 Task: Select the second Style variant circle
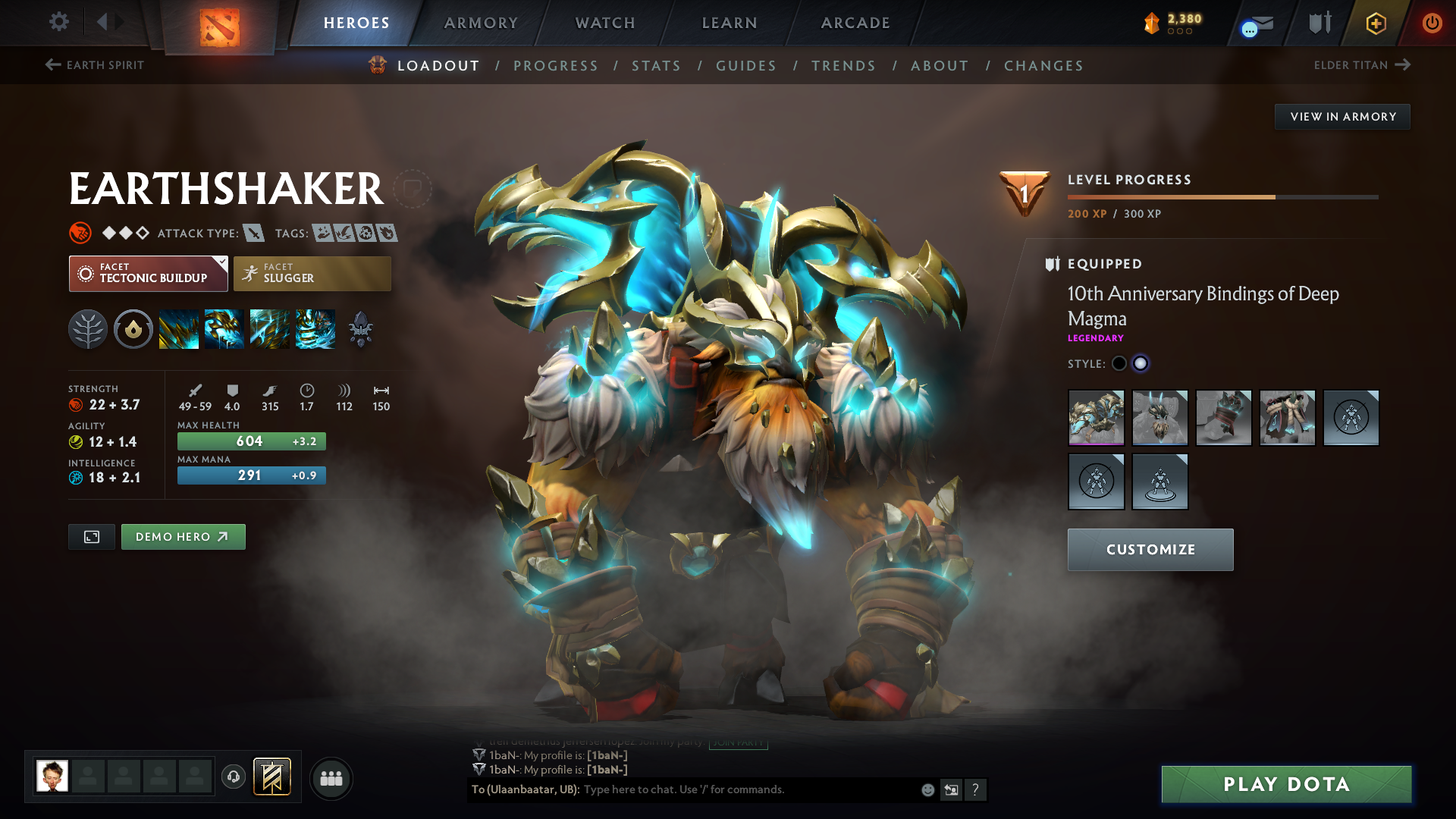(x=1141, y=363)
